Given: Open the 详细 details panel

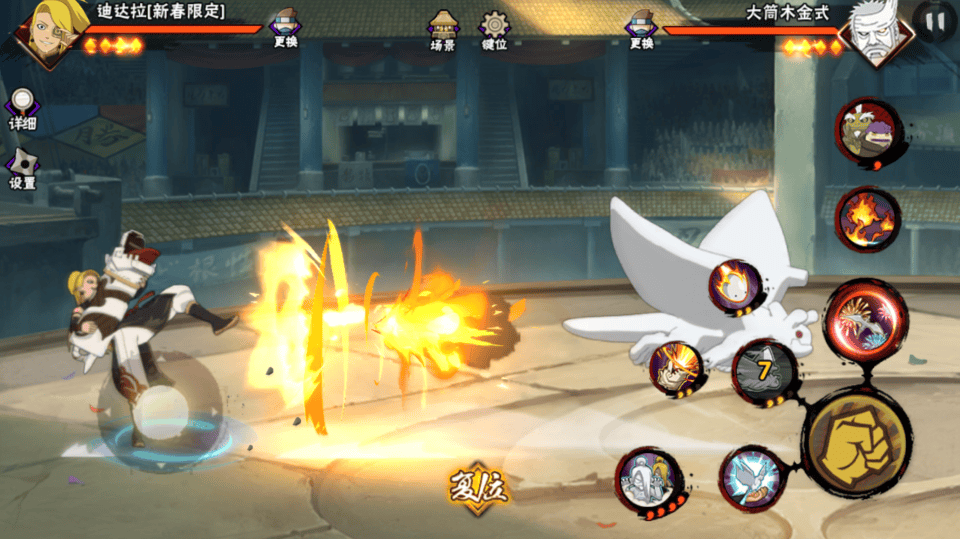Looking at the screenshot, I should pos(22,108).
